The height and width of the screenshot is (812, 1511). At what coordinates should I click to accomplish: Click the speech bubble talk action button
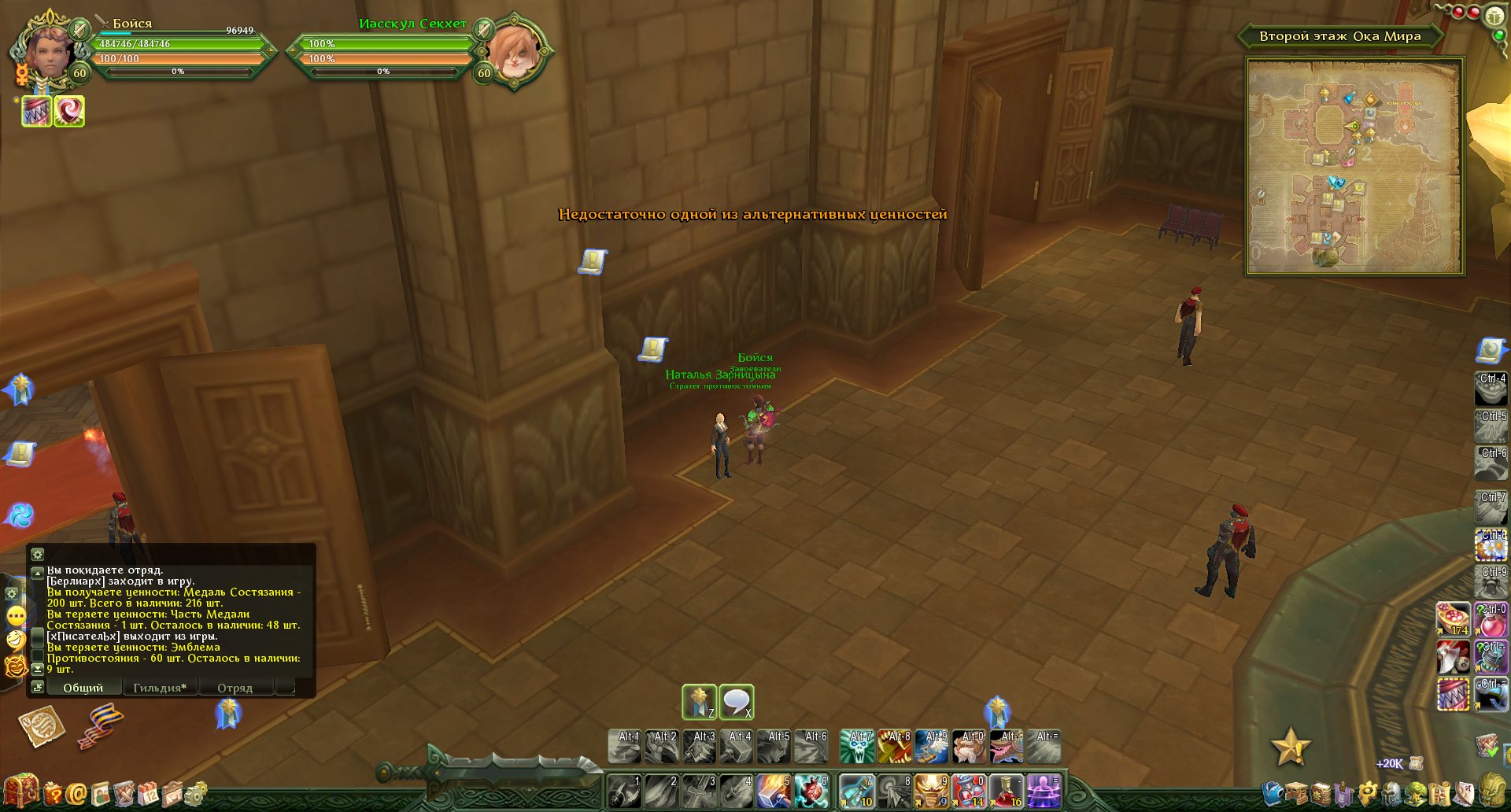click(x=737, y=702)
